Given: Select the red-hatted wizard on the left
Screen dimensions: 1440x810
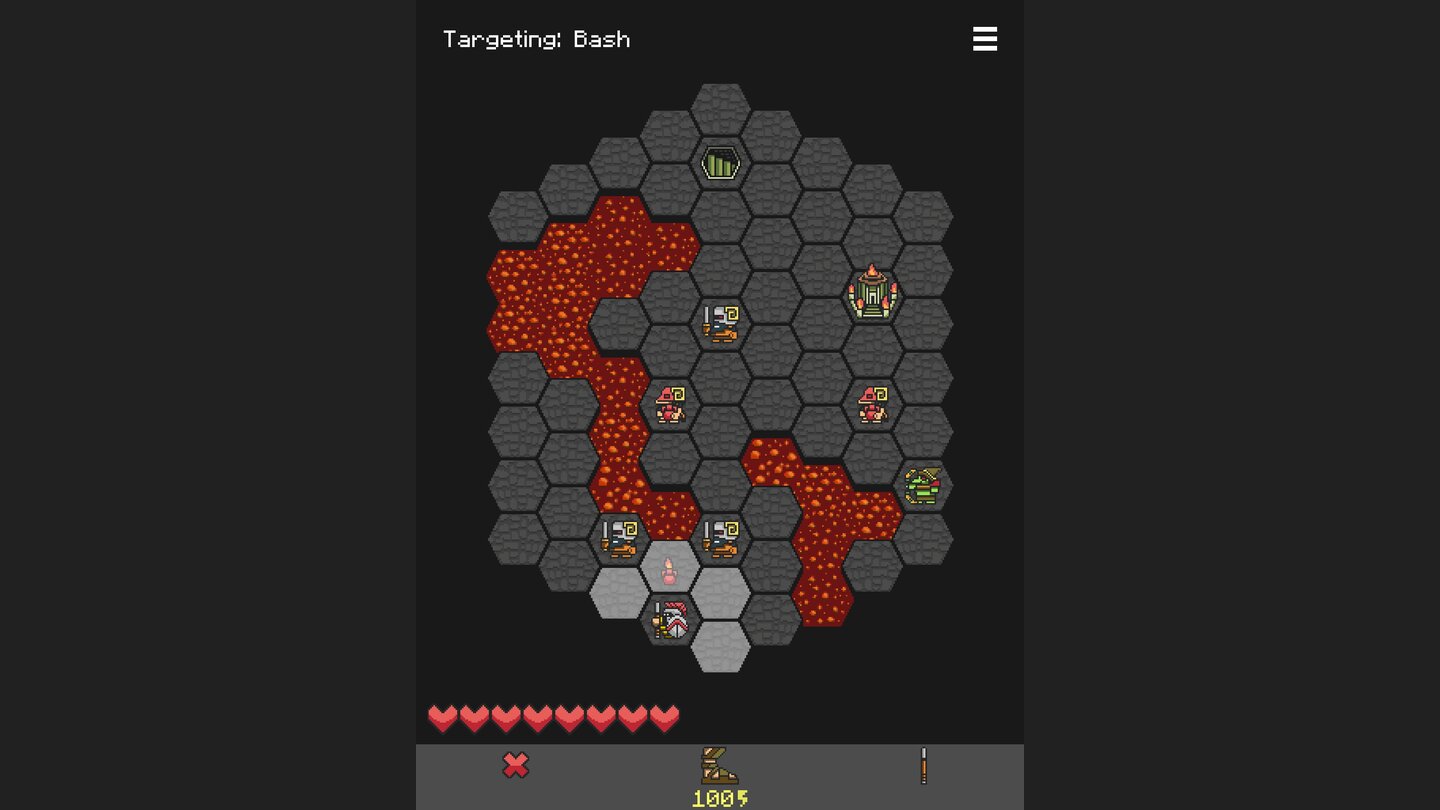Looking at the screenshot, I should (671, 402).
